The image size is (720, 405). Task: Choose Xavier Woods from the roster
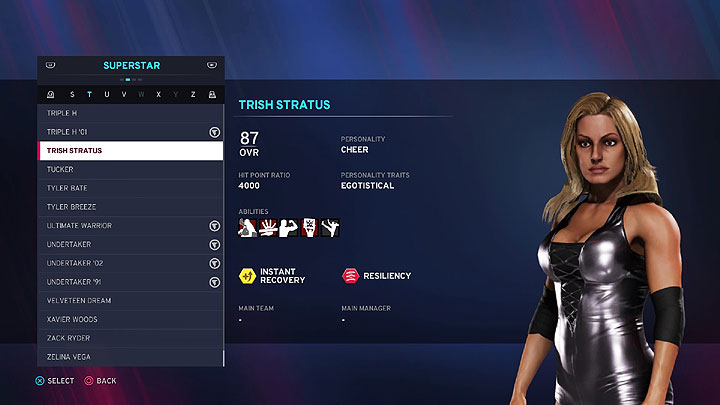click(130, 319)
